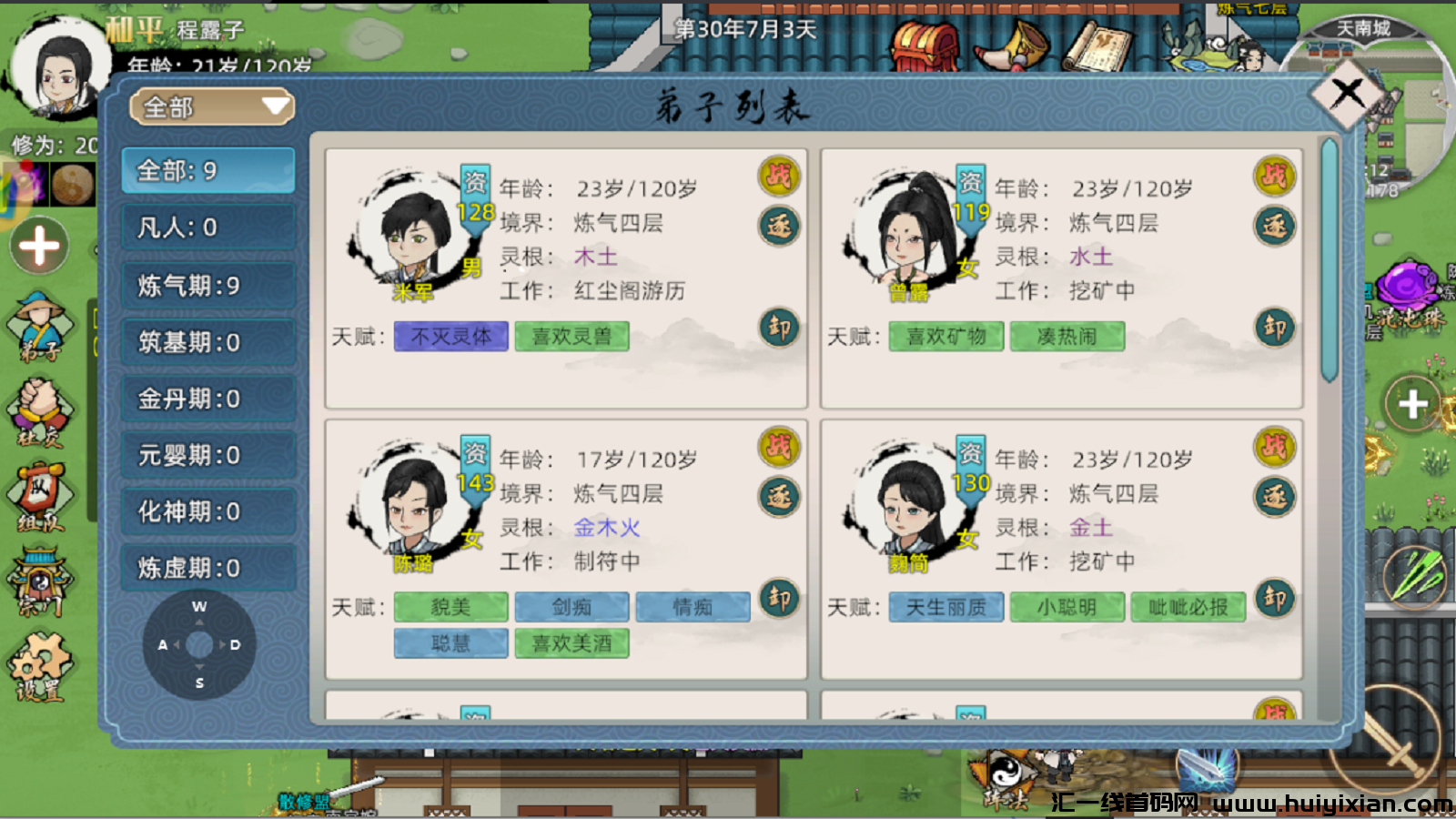
Task: Switch to 化神期 disciples
Action: pyautogui.click(x=208, y=511)
